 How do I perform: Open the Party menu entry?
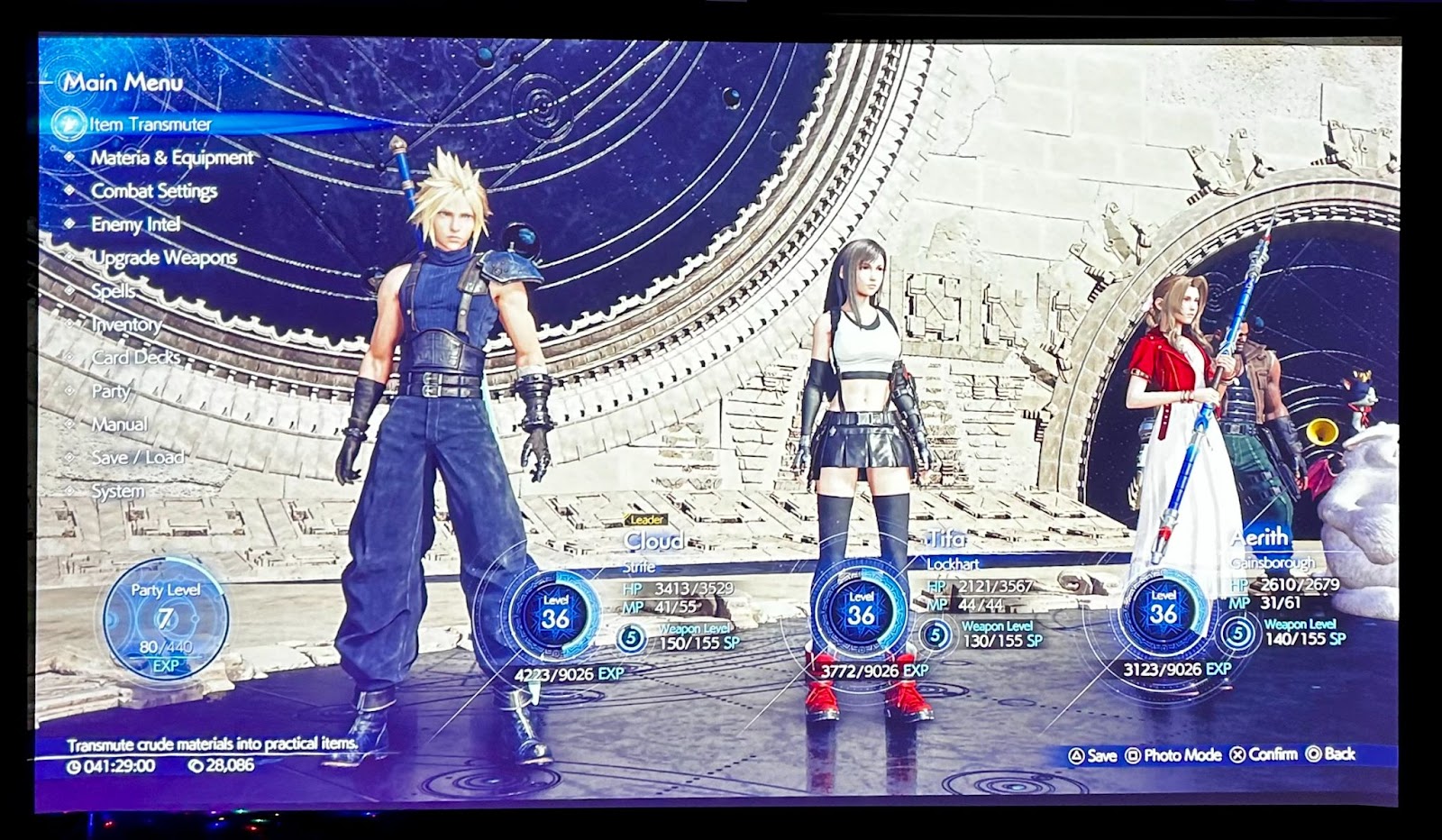pos(111,391)
